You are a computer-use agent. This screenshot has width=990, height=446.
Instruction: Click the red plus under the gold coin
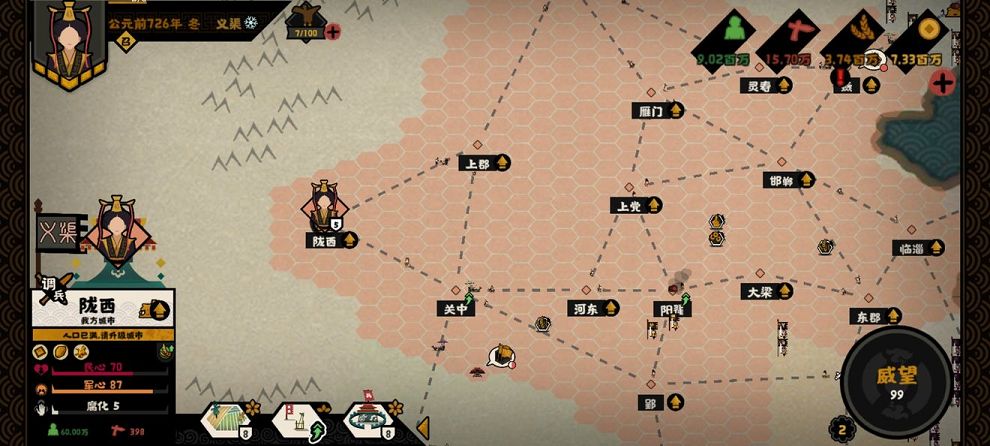pos(941,82)
